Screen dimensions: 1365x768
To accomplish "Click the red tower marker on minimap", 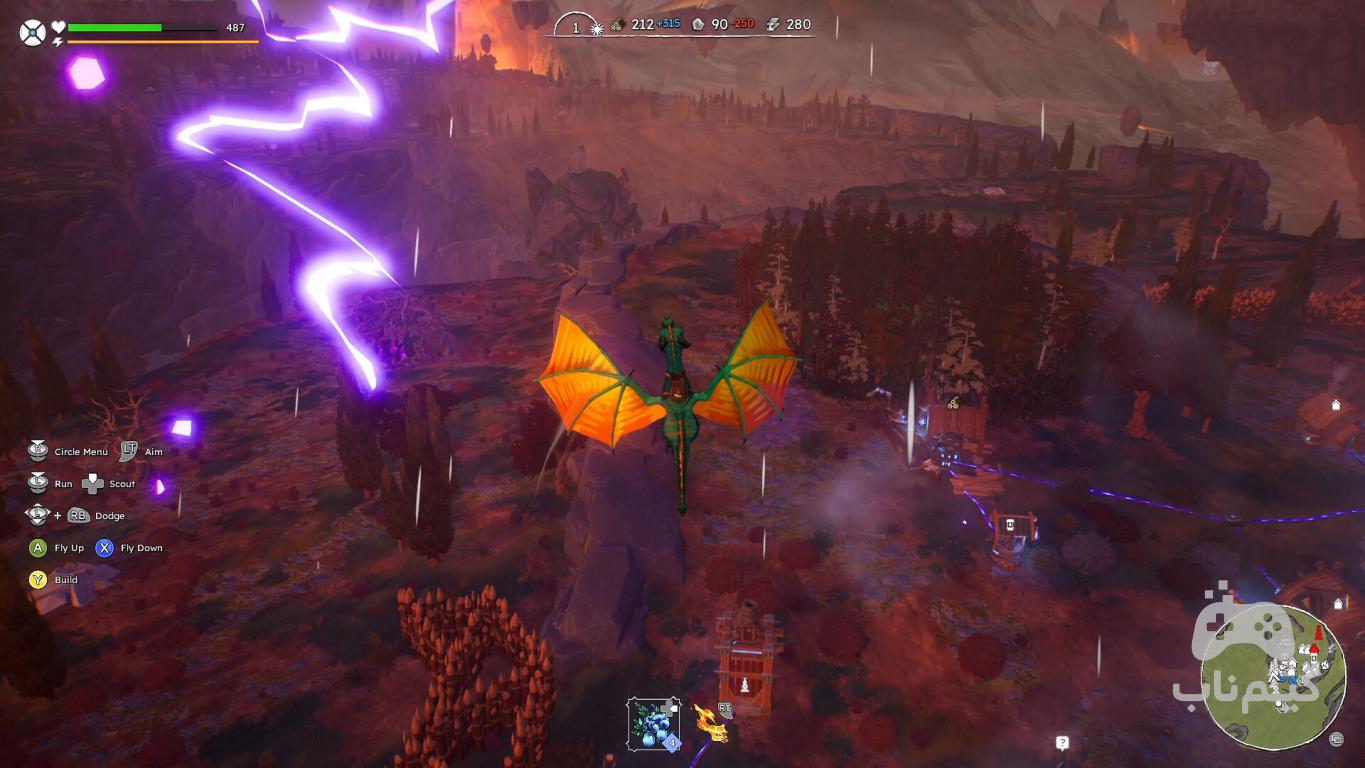I will [x=1317, y=636].
